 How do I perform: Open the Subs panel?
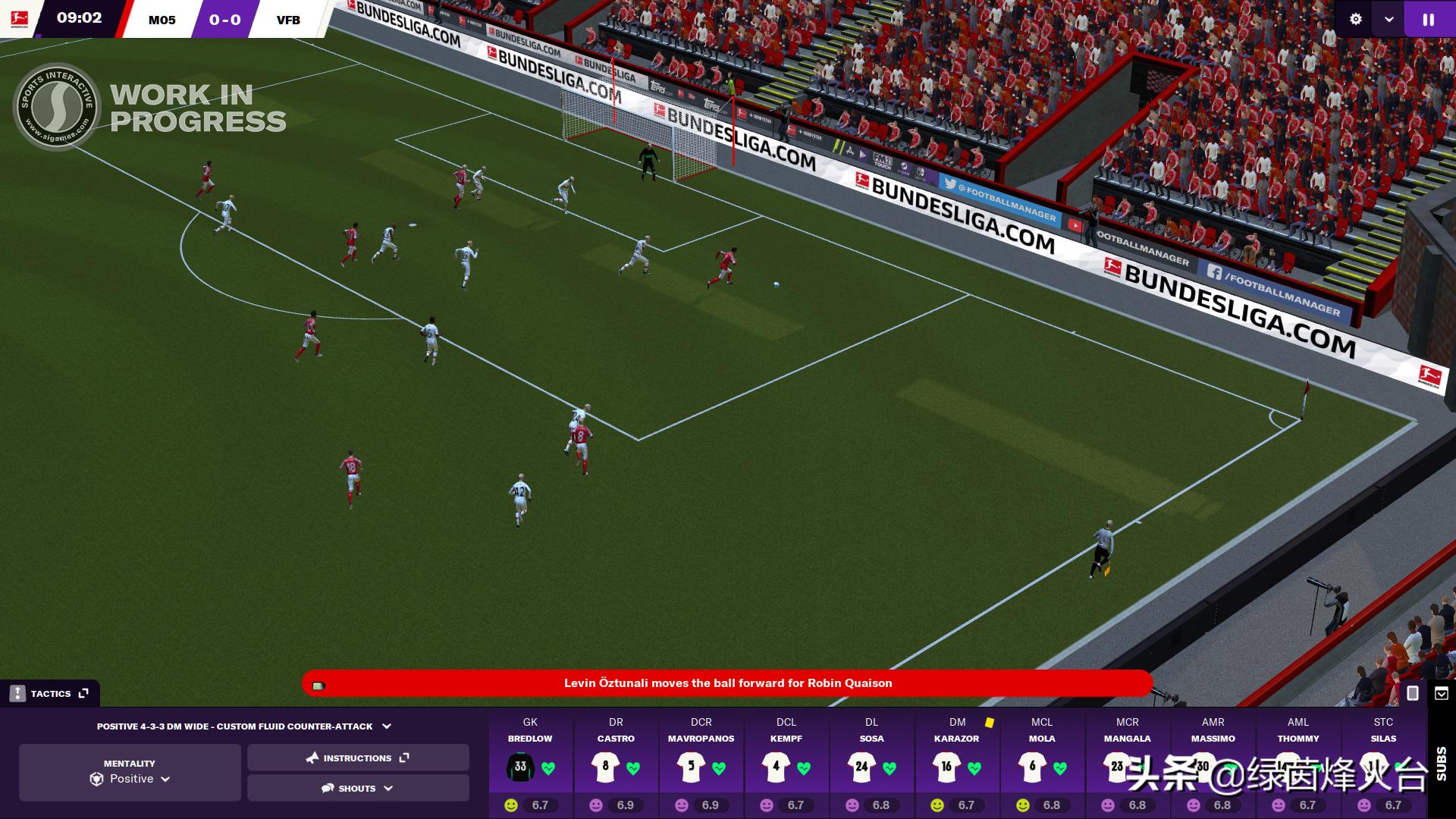1442,763
